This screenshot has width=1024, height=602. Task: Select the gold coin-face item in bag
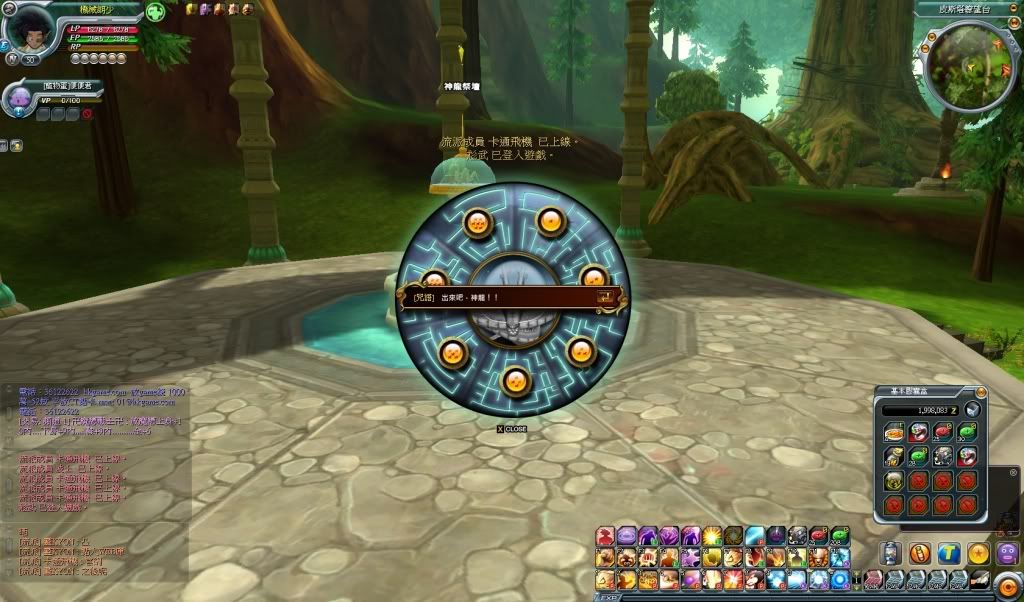(x=893, y=481)
